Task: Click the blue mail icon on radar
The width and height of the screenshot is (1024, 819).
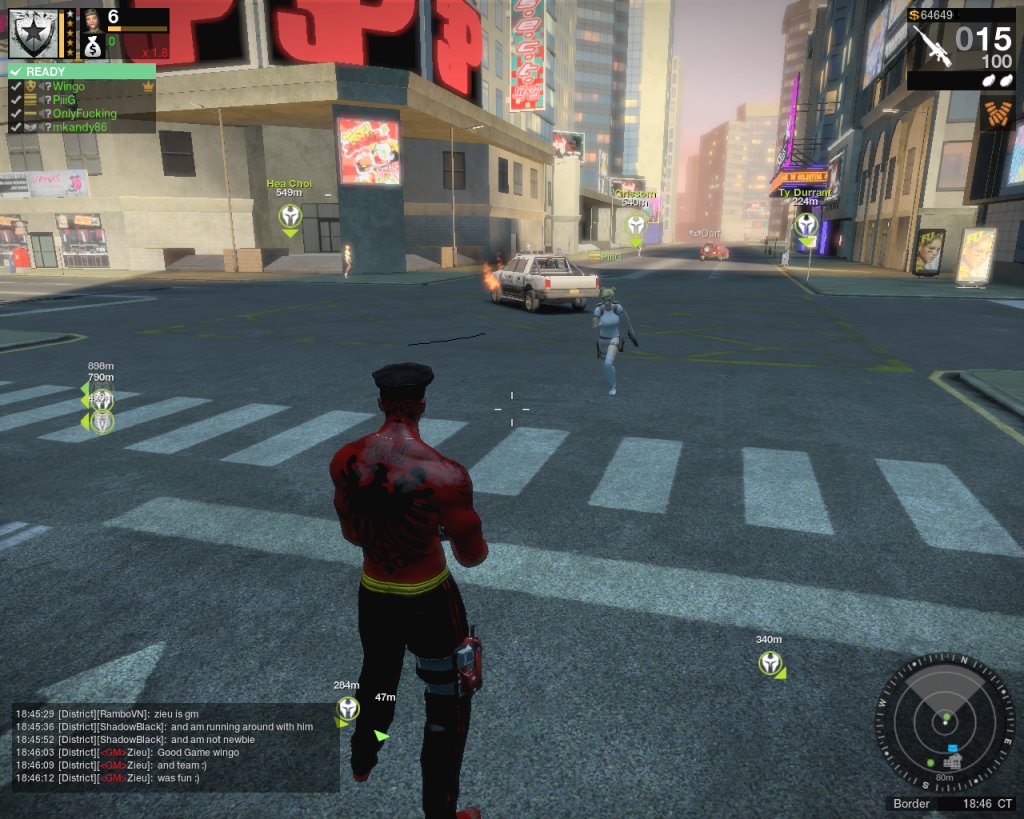Action: (953, 748)
